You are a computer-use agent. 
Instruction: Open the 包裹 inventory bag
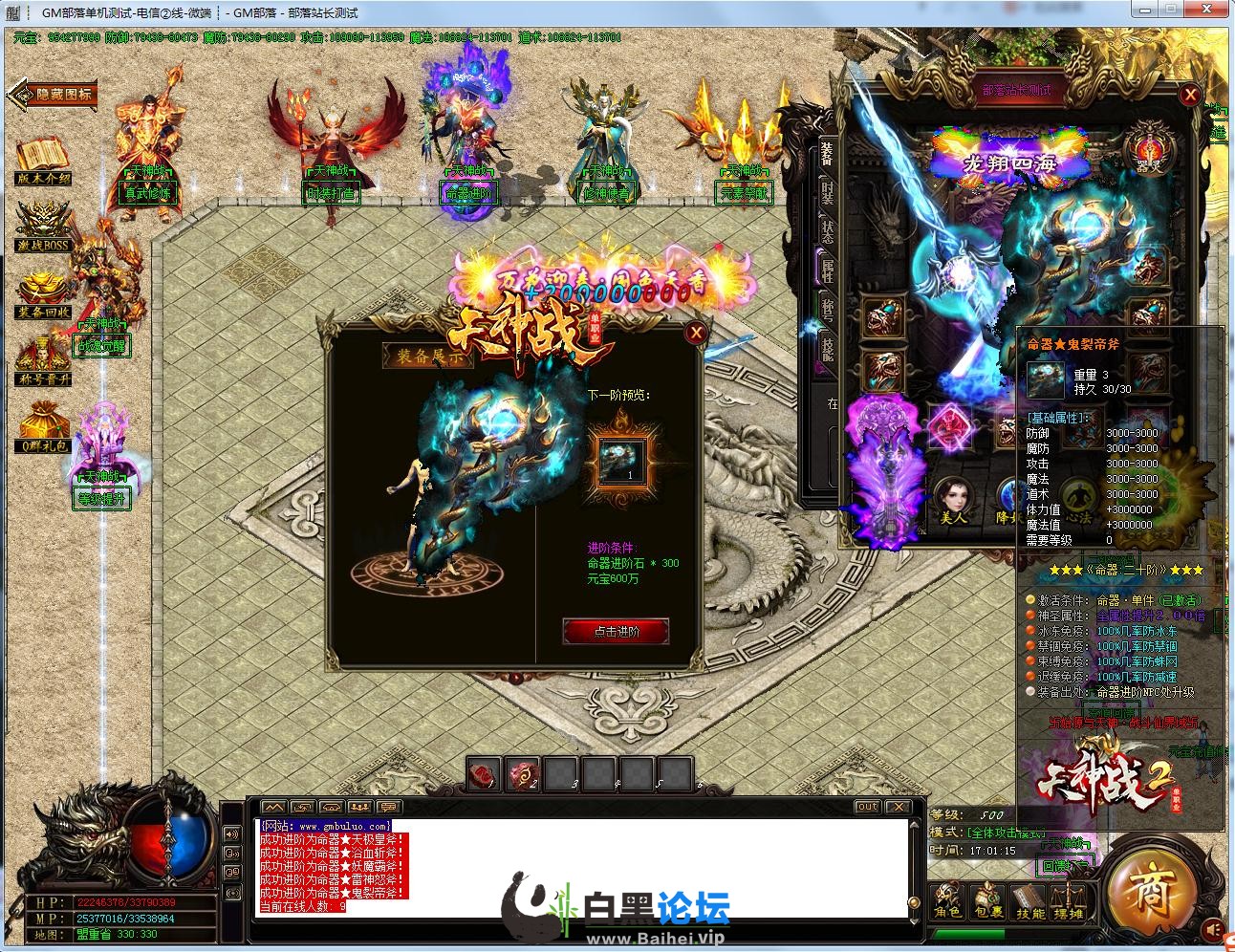(x=987, y=901)
